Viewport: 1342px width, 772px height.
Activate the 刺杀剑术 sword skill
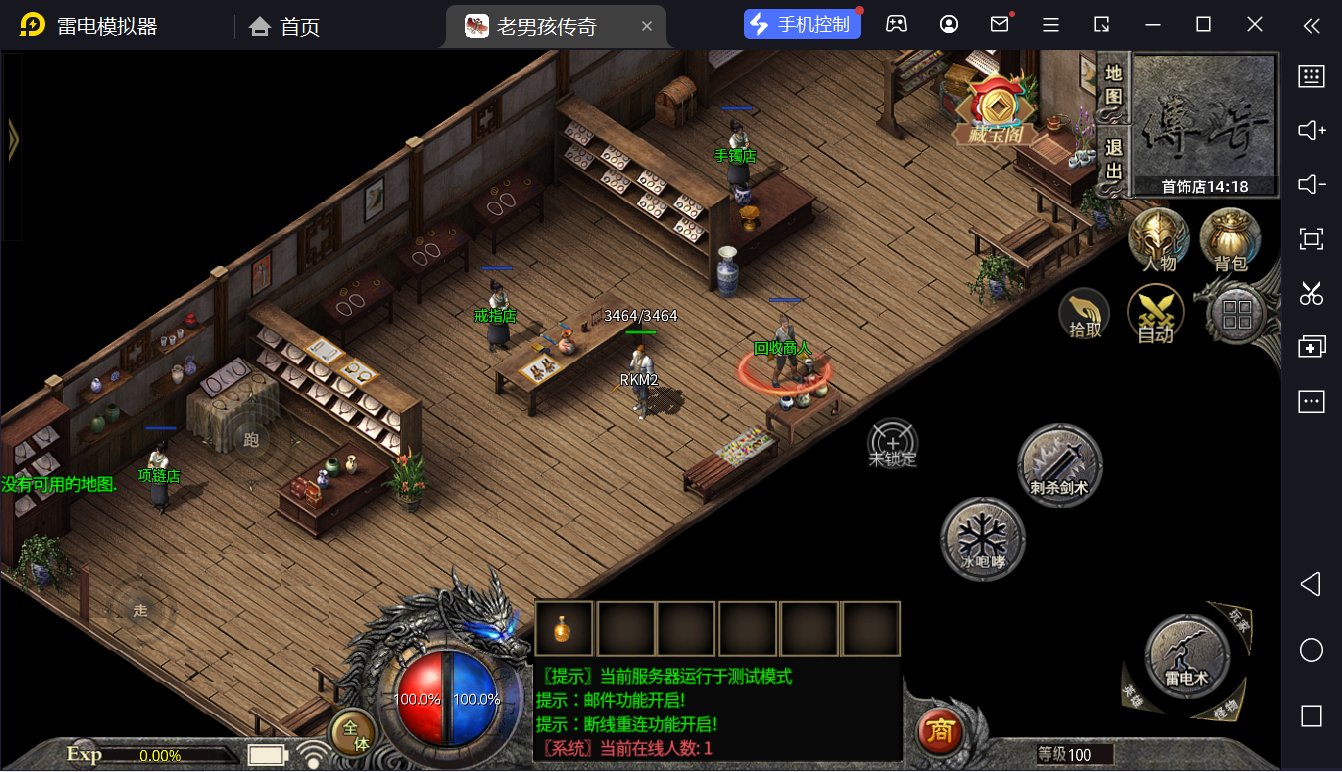tap(1060, 466)
